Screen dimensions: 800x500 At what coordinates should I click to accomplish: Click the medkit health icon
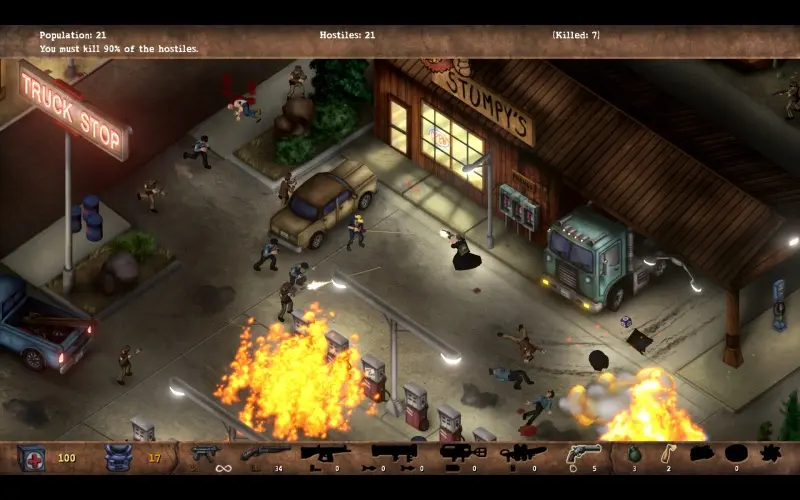pyautogui.click(x=31, y=457)
